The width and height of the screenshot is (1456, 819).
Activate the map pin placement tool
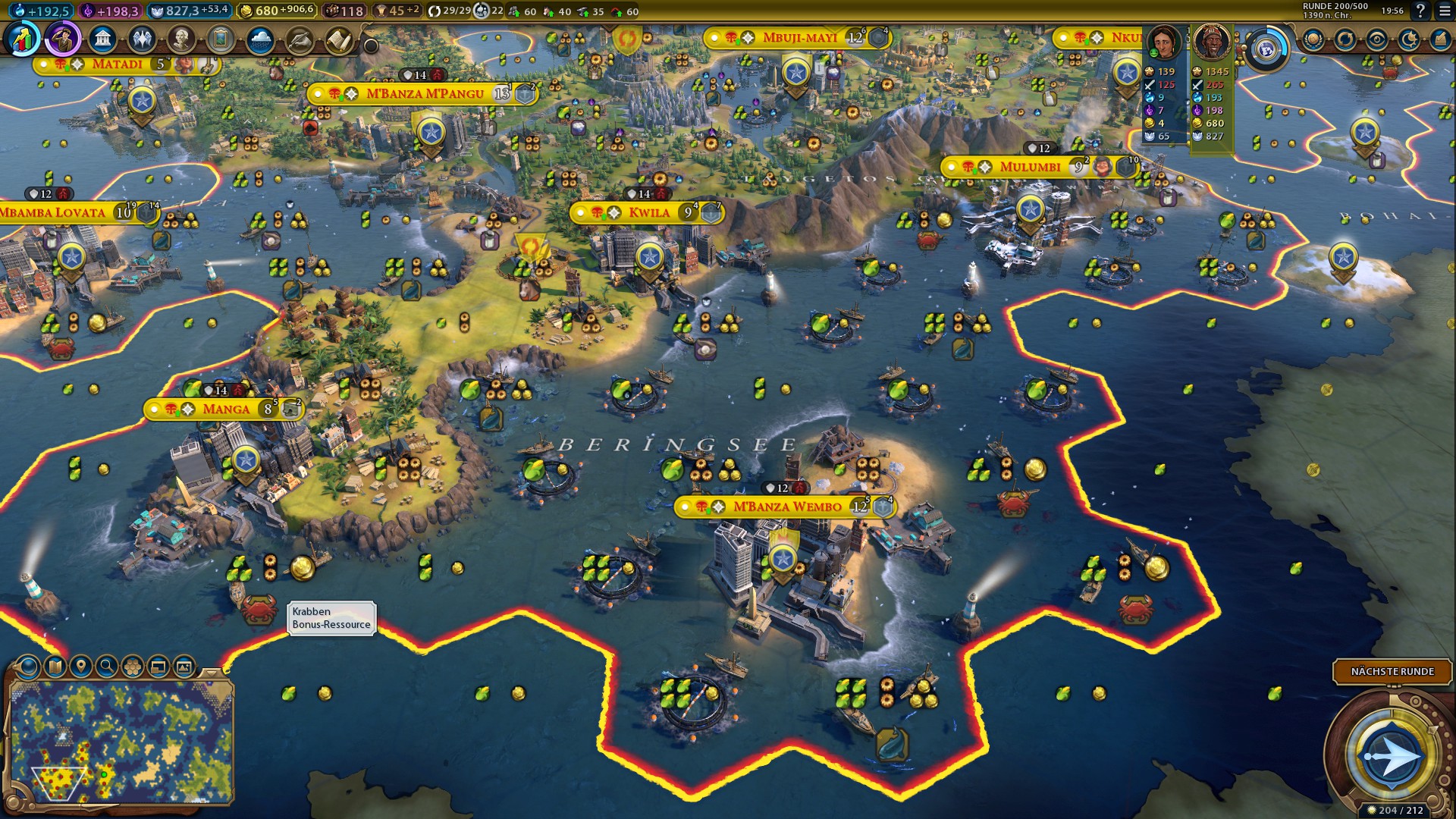(x=80, y=667)
